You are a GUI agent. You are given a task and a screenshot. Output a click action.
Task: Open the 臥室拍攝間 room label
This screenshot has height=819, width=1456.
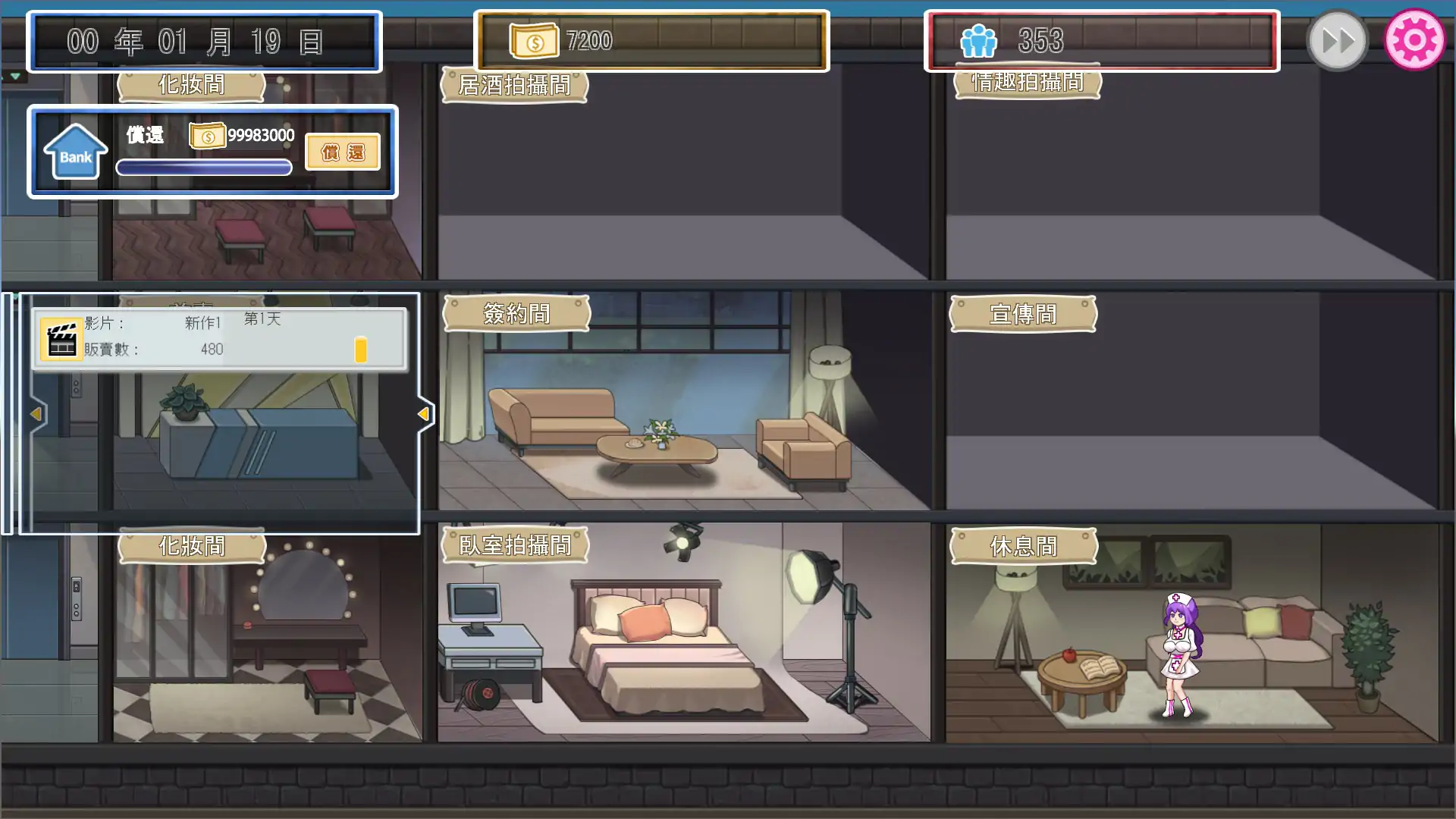514,544
